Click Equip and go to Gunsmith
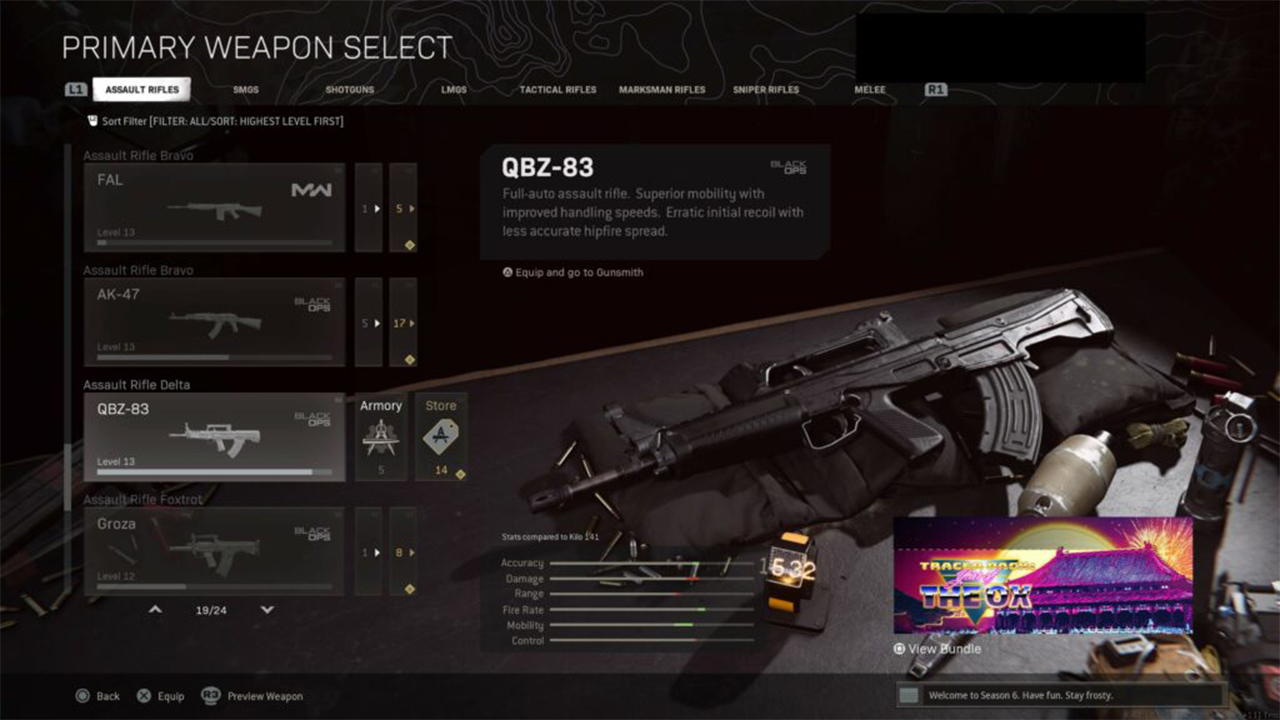 coord(573,272)
